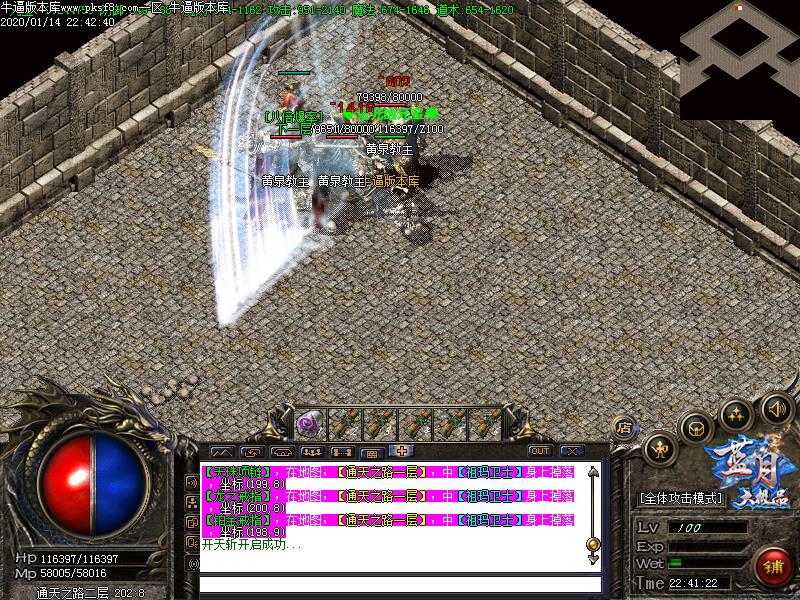This screenshot has width=800, height=600.
Task: Open the character status round button
Action: coord(661,451)
